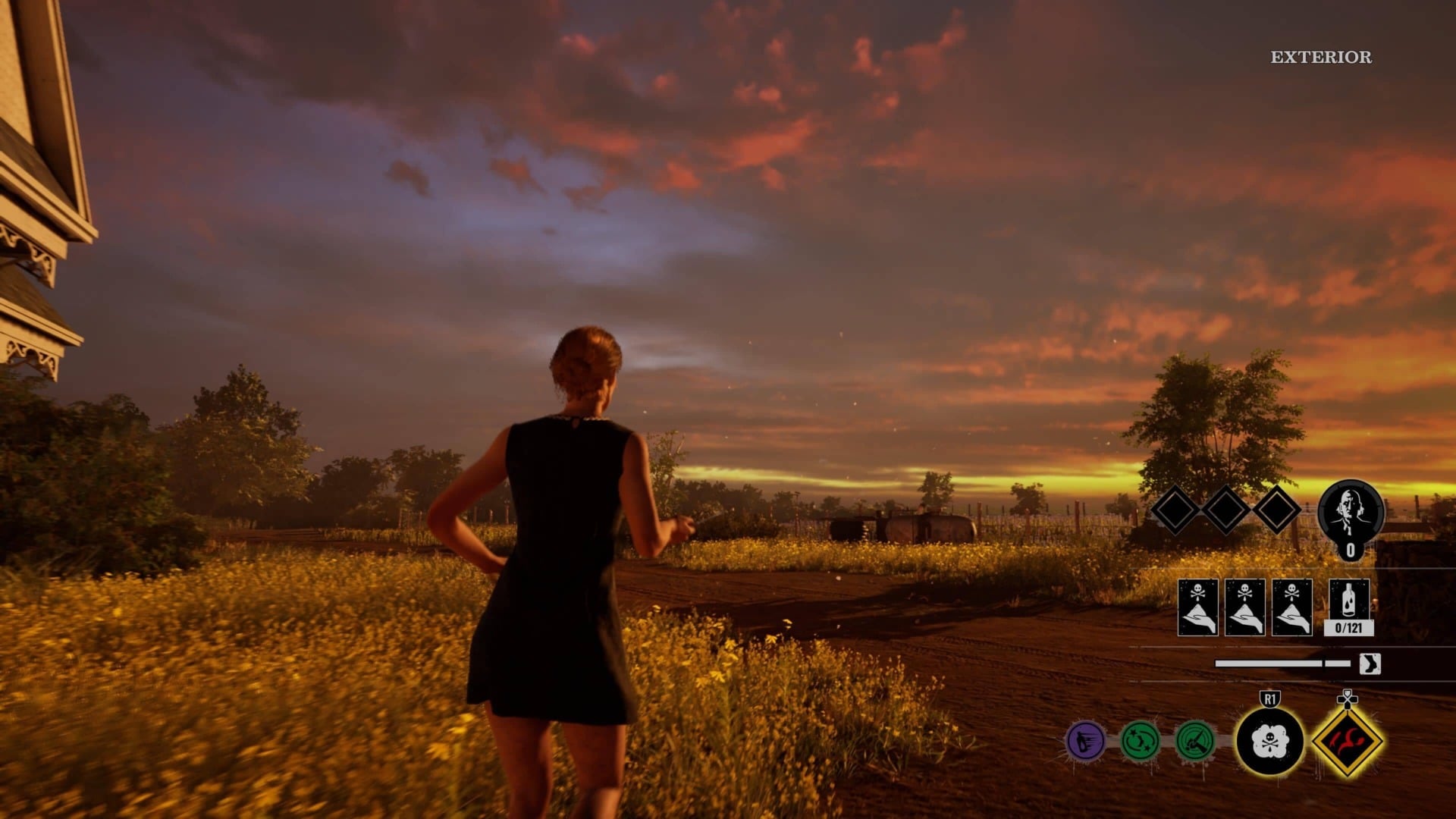This screenshot has width=1456, height=819.
Task: Select the third poison powder dose icon
Action: pyautogui.click(x=1291, y=606)
